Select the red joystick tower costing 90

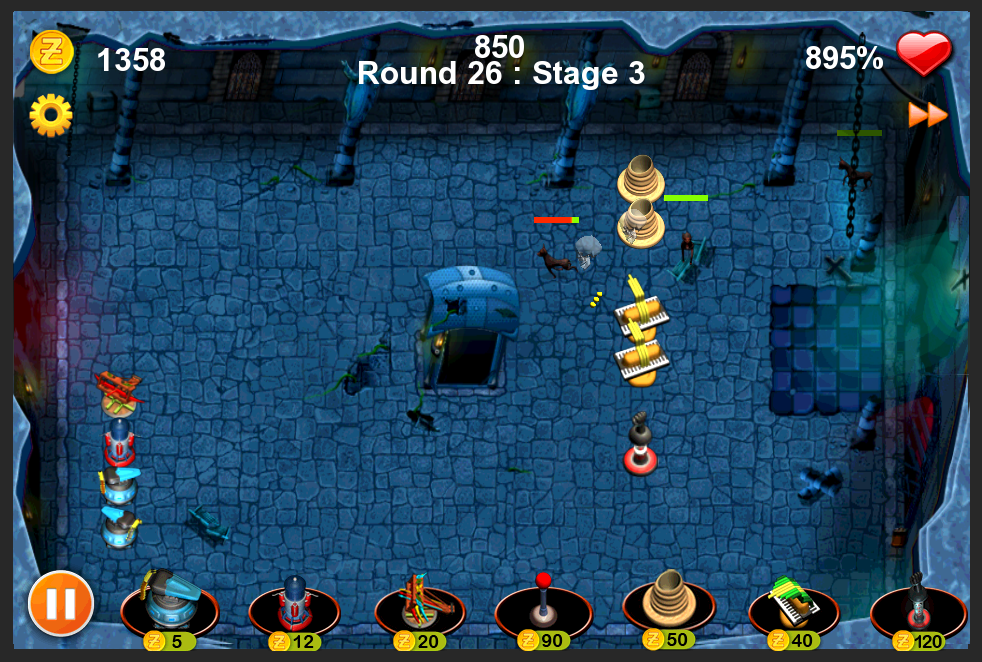point(543,603)
